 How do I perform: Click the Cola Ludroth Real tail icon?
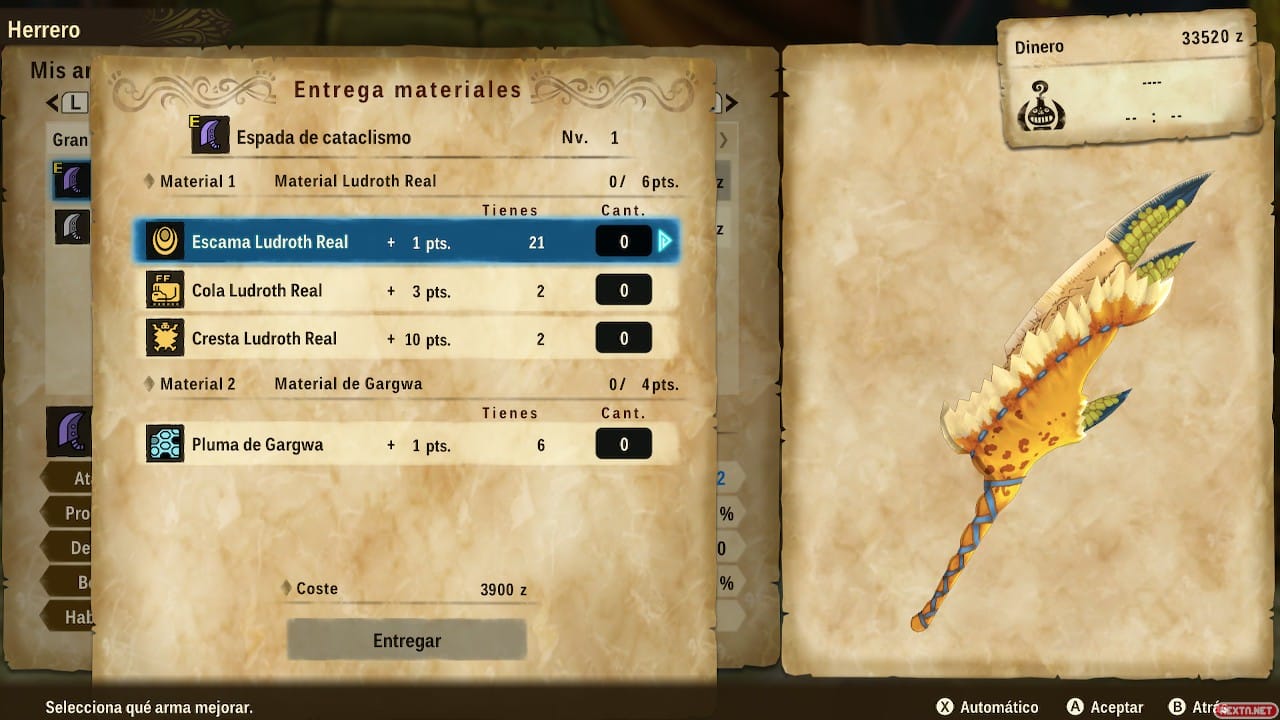click(x=165, y=290)
